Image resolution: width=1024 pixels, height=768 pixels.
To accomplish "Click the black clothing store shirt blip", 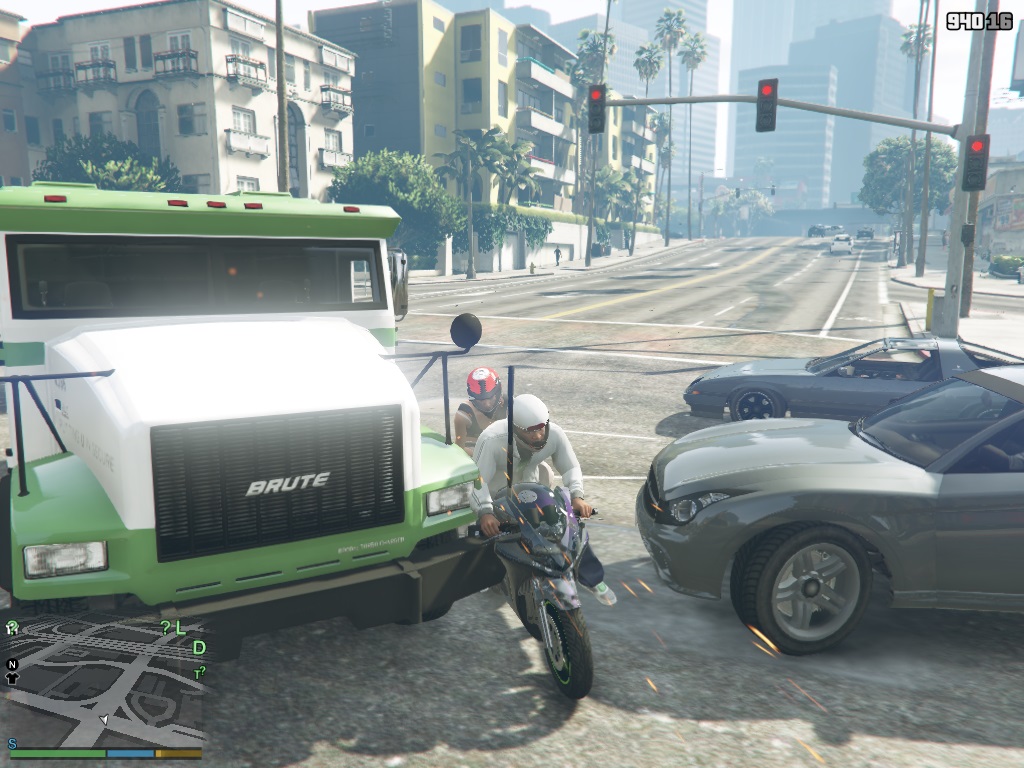I will click(12, 678).
